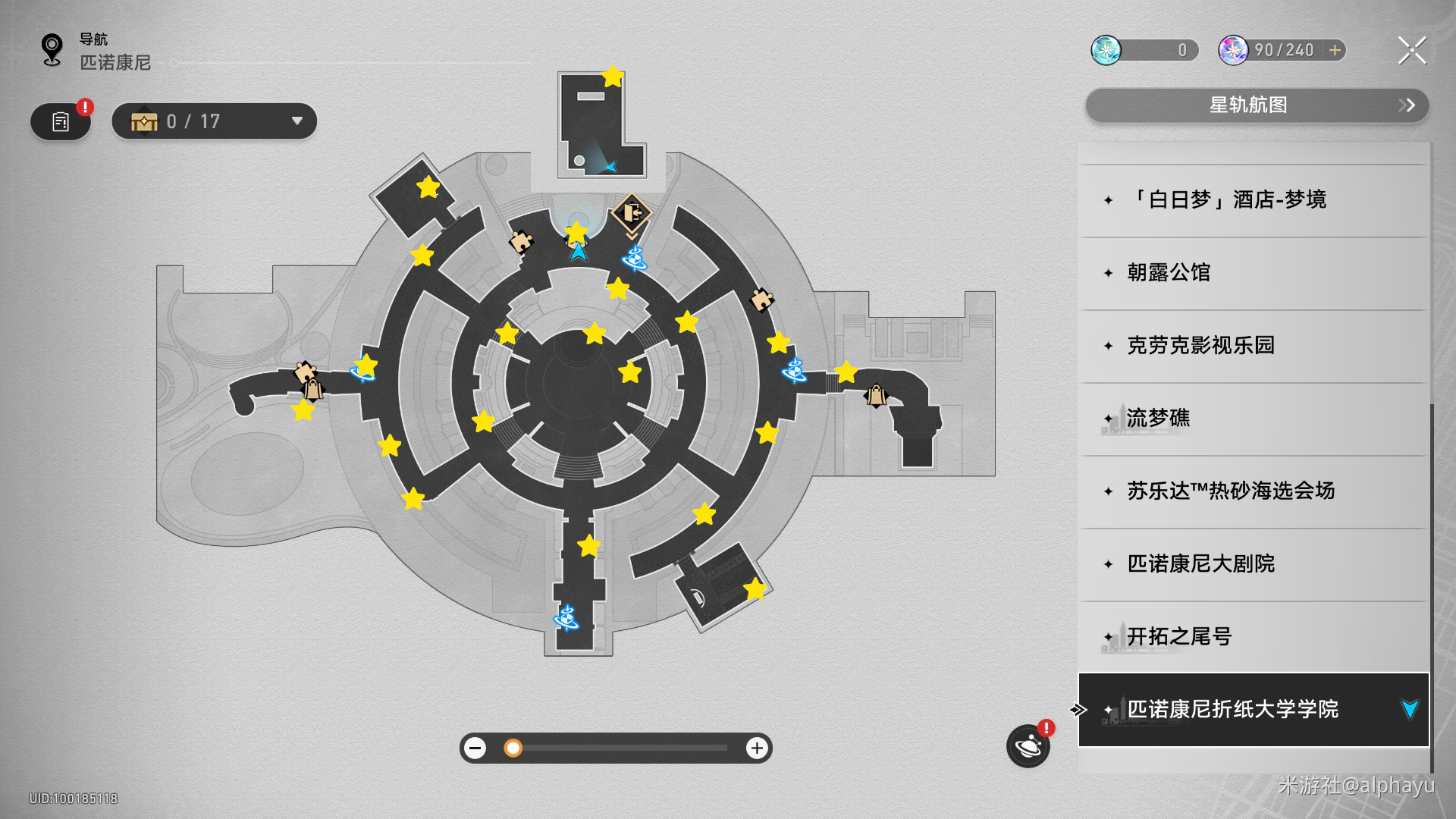This screenshot has height=819, width=1456.
Task: Open the 星轨航图 star rail map
Action: tap(1257, 105)
